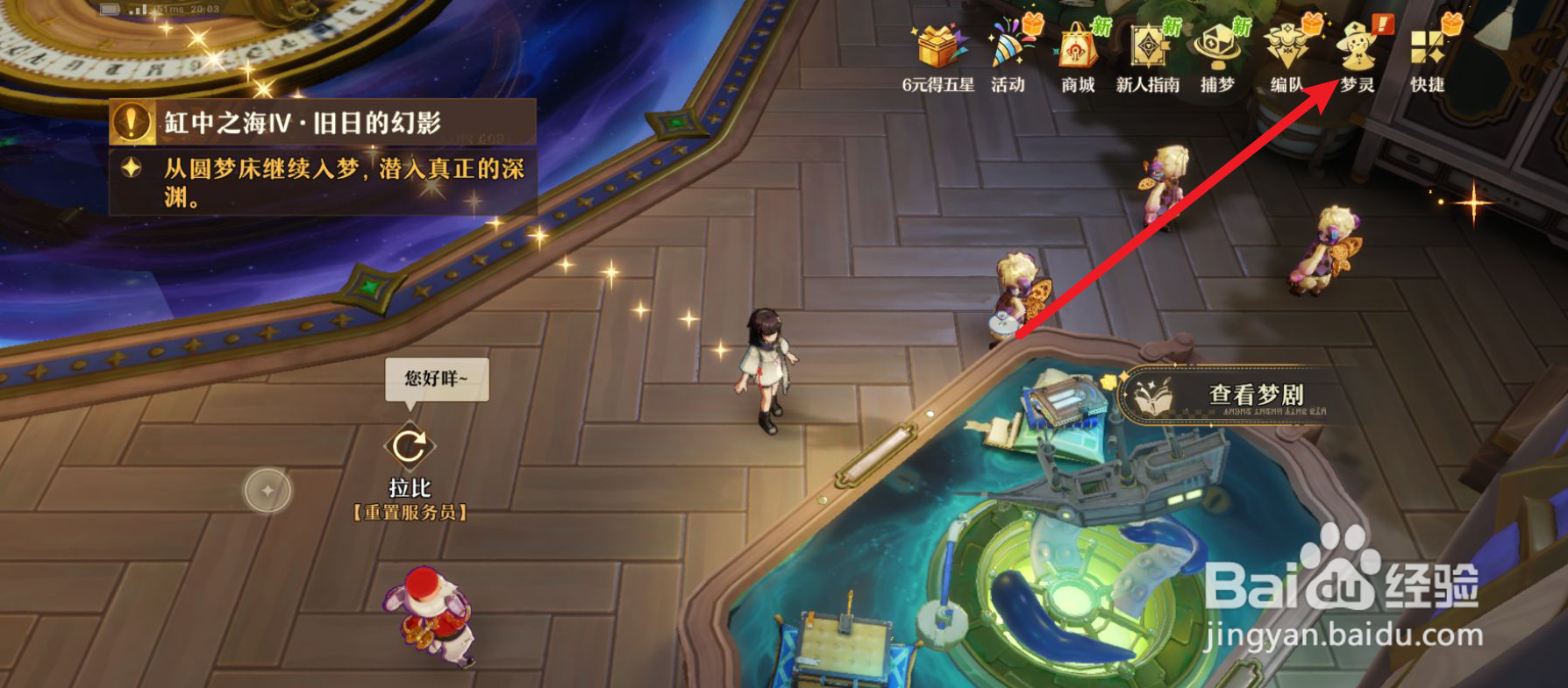Click the gift badge on 编队
1568x688 pixels.
(x=1312, y=26)
